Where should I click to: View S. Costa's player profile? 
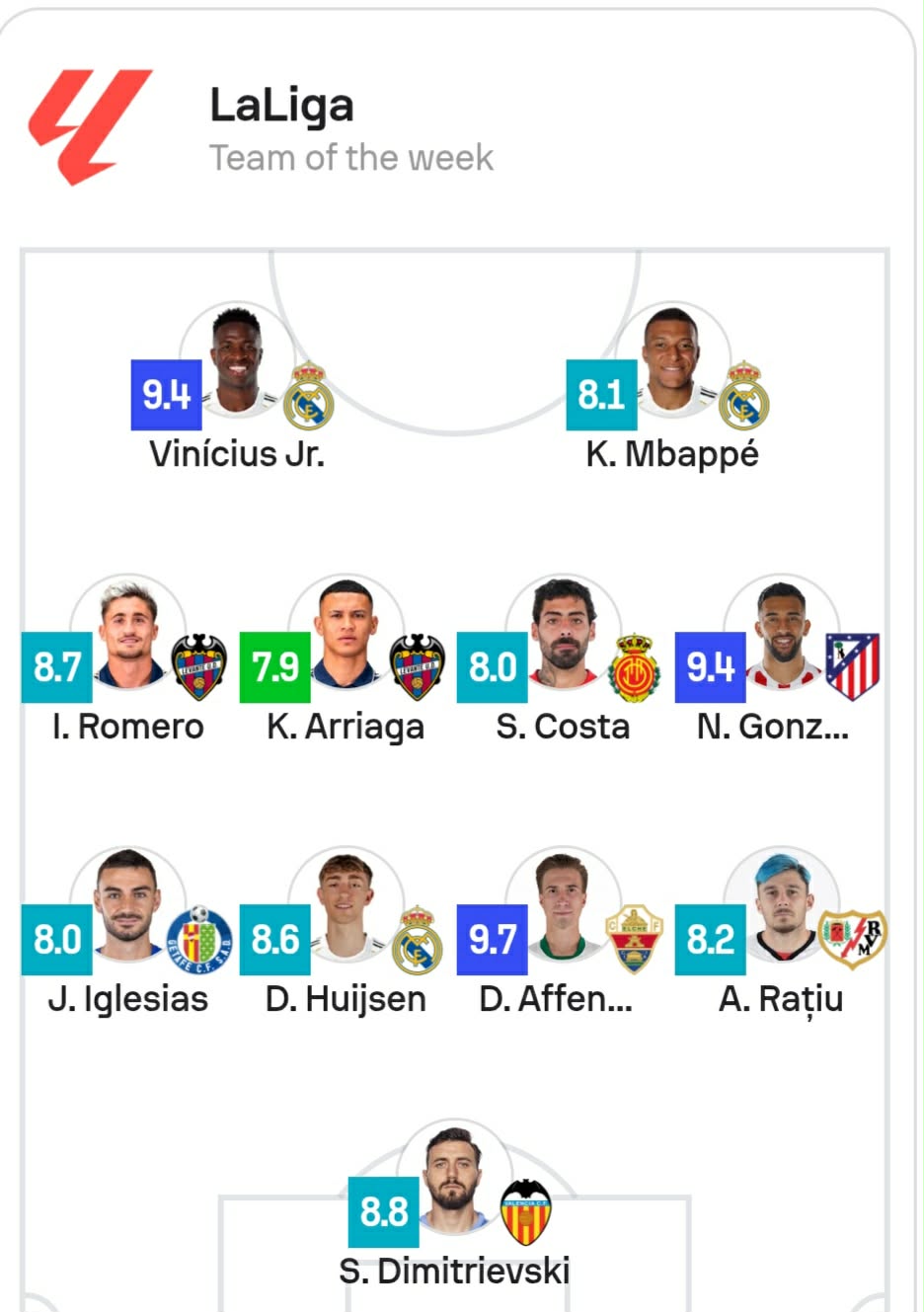pos(563,633)
